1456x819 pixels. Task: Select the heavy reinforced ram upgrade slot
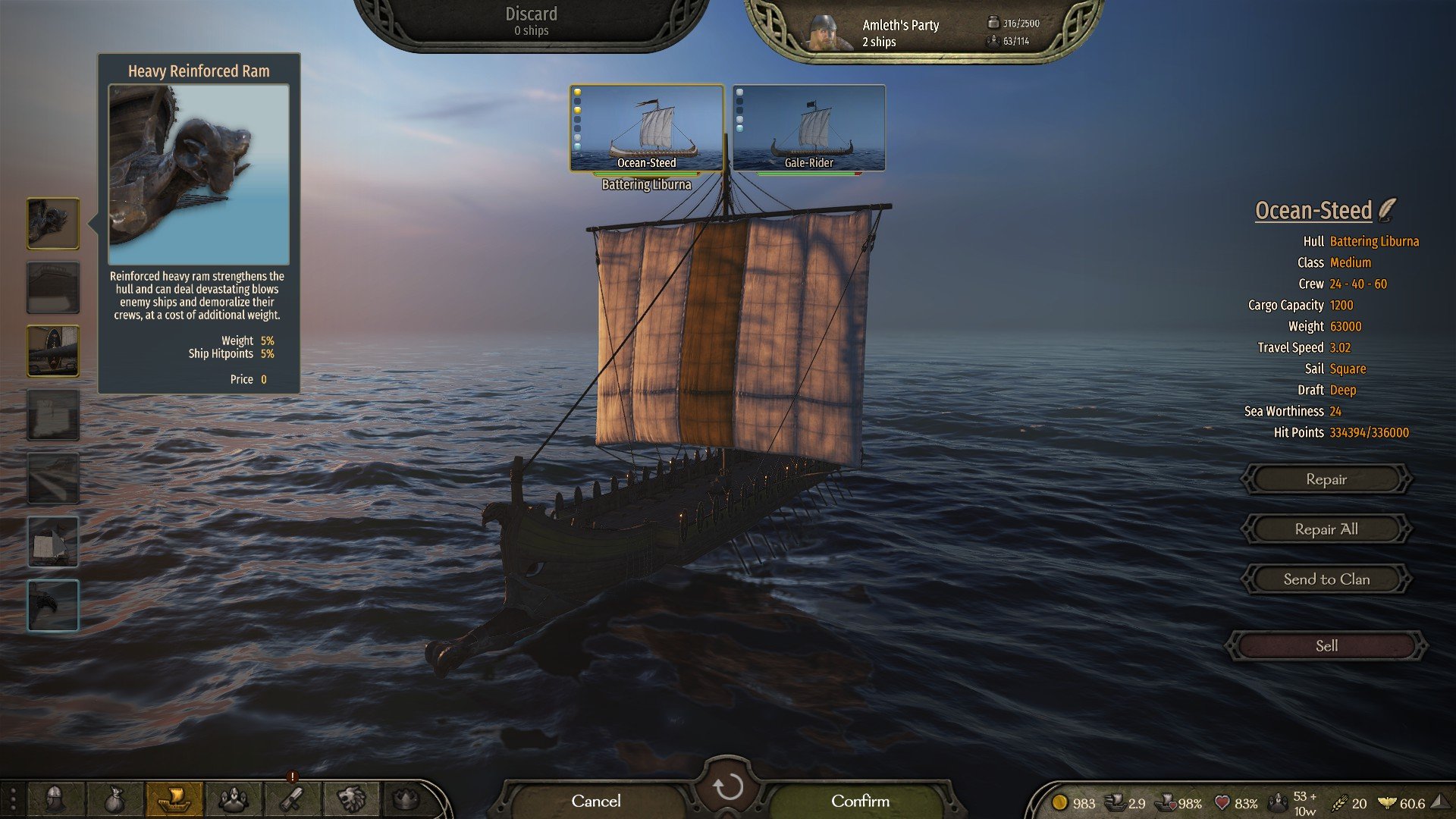pos(53,223)
